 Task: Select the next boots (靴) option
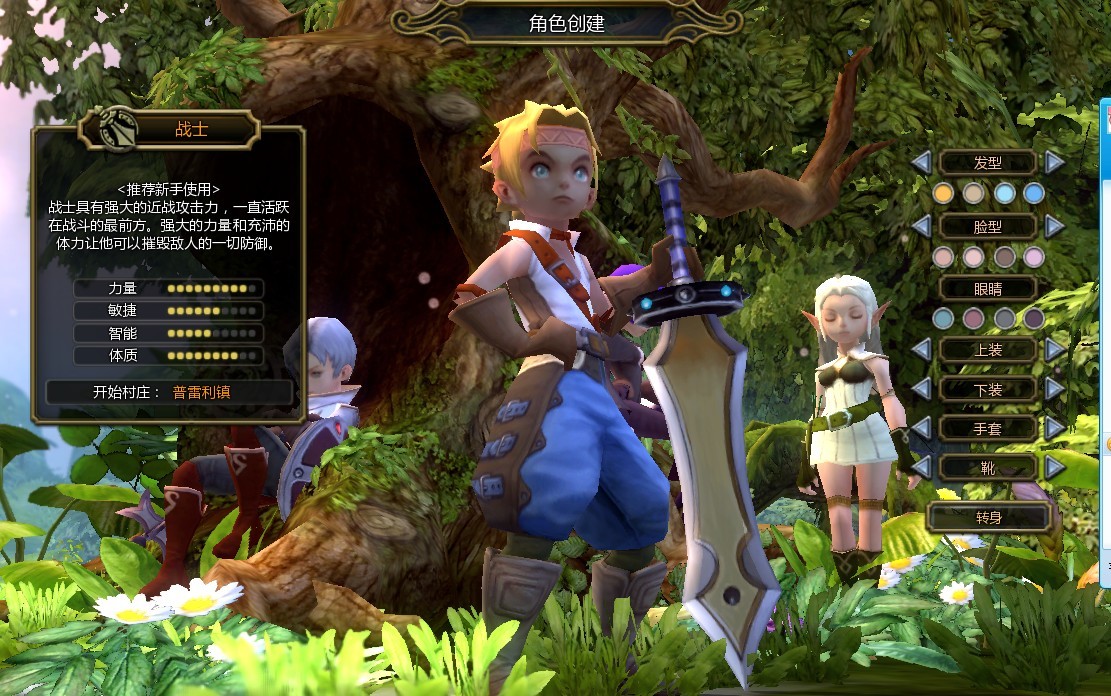tap(1054, 467)
